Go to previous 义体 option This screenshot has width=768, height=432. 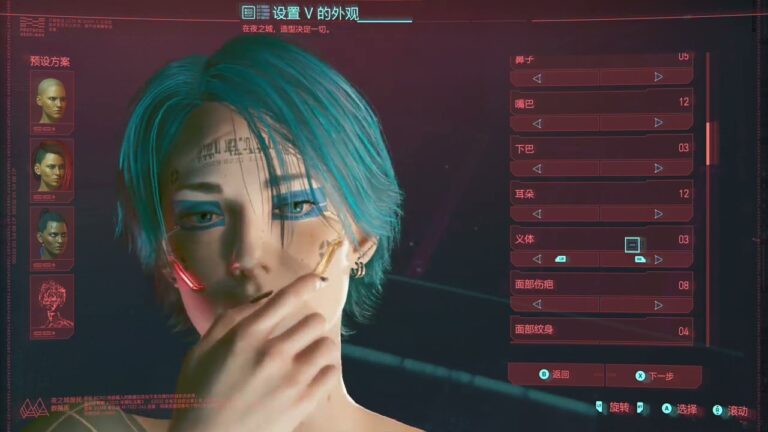click(x=537, y=259)
